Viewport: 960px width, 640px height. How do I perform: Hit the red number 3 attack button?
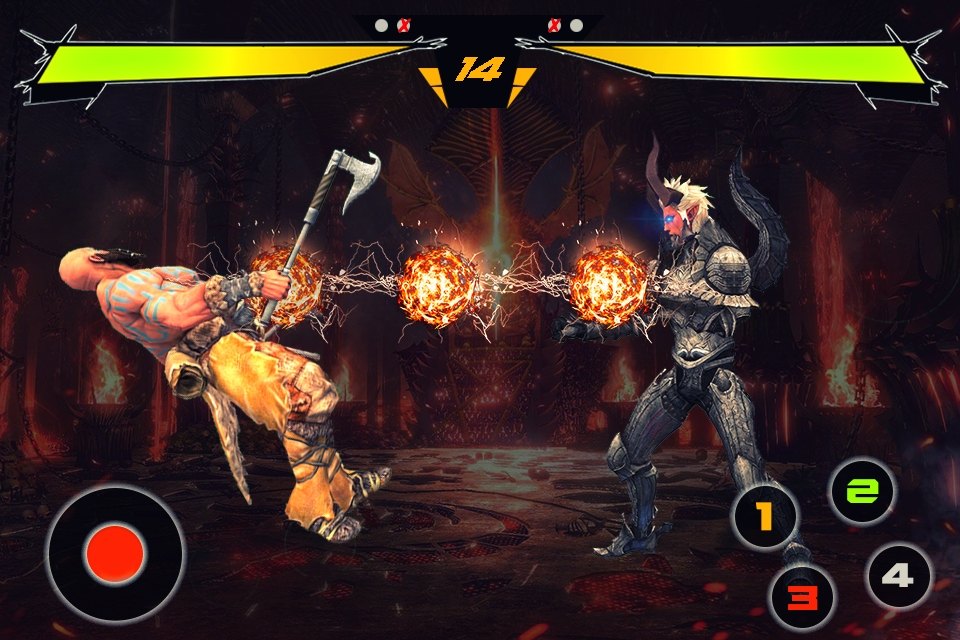pyautogui.click(x=800, y=598)
